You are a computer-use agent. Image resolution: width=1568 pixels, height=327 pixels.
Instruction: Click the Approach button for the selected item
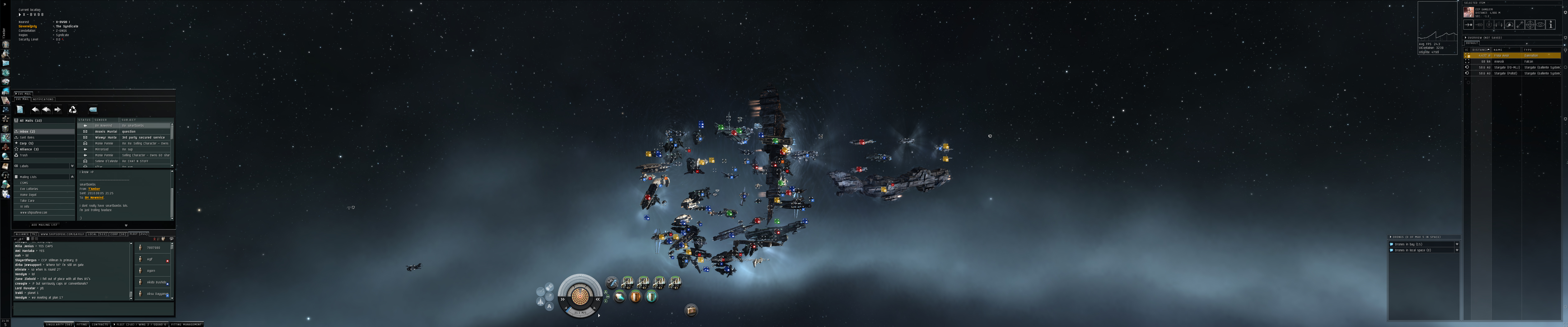point(1468,25)
